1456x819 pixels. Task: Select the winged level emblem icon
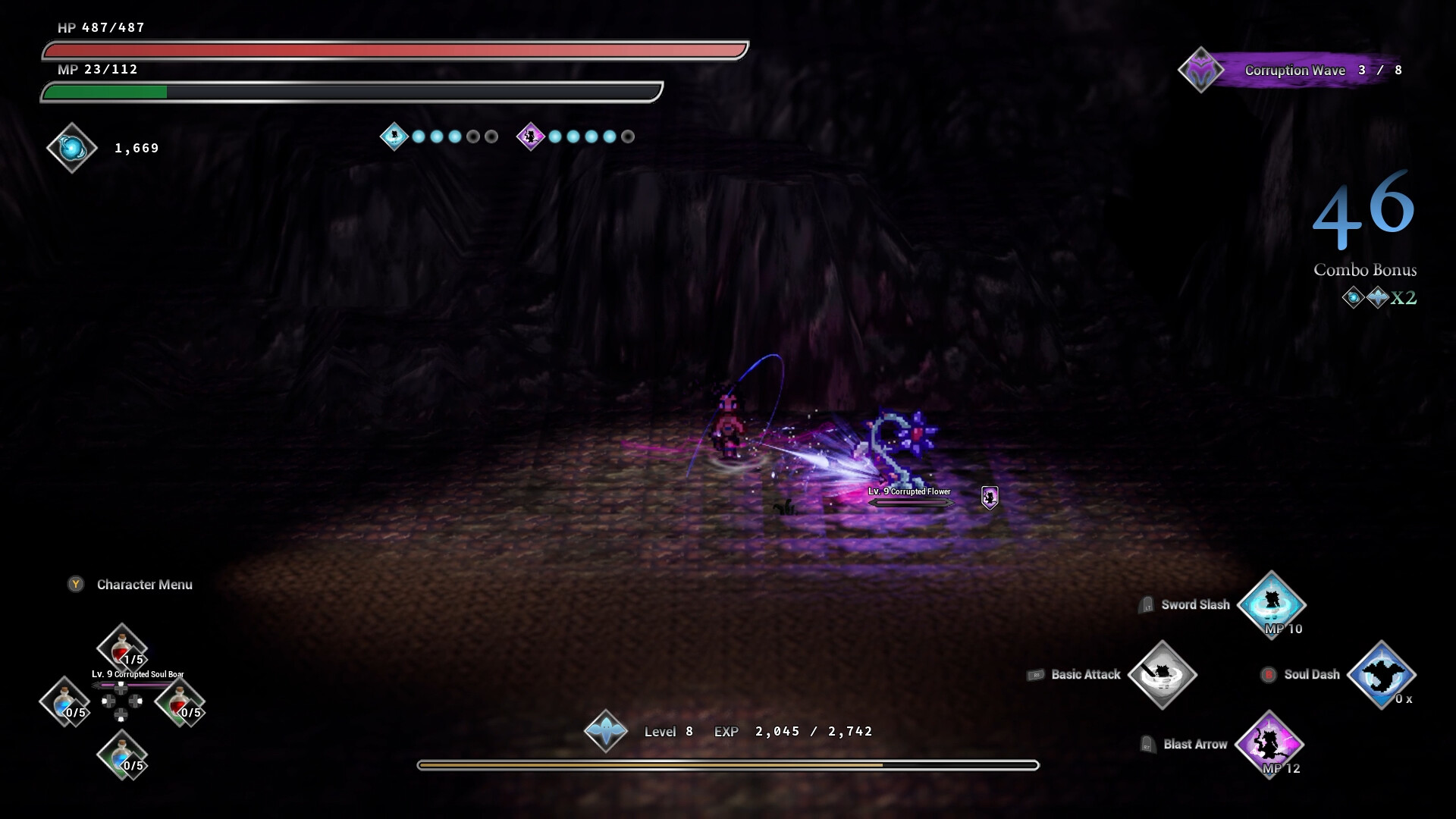pos(605,731)
